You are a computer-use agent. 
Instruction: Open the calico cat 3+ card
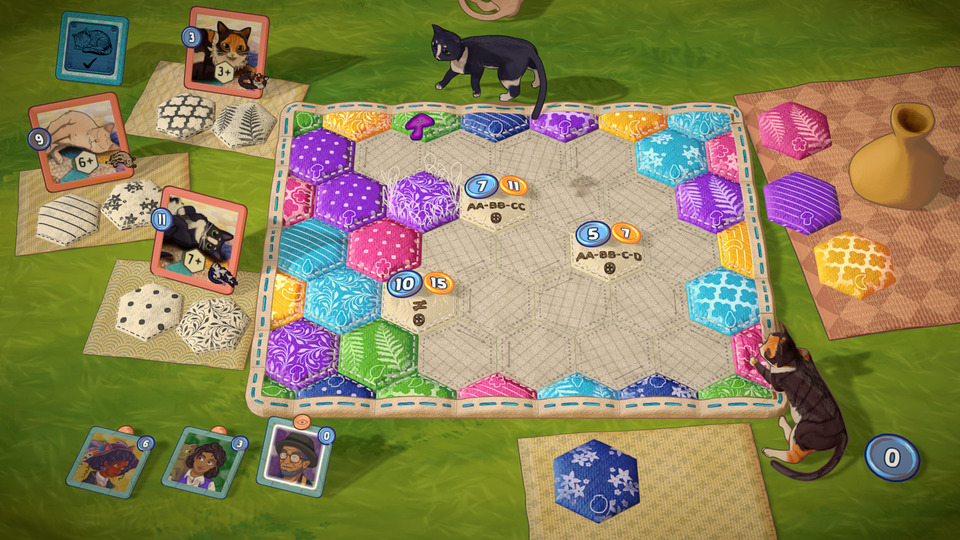(x=229, y=52)
